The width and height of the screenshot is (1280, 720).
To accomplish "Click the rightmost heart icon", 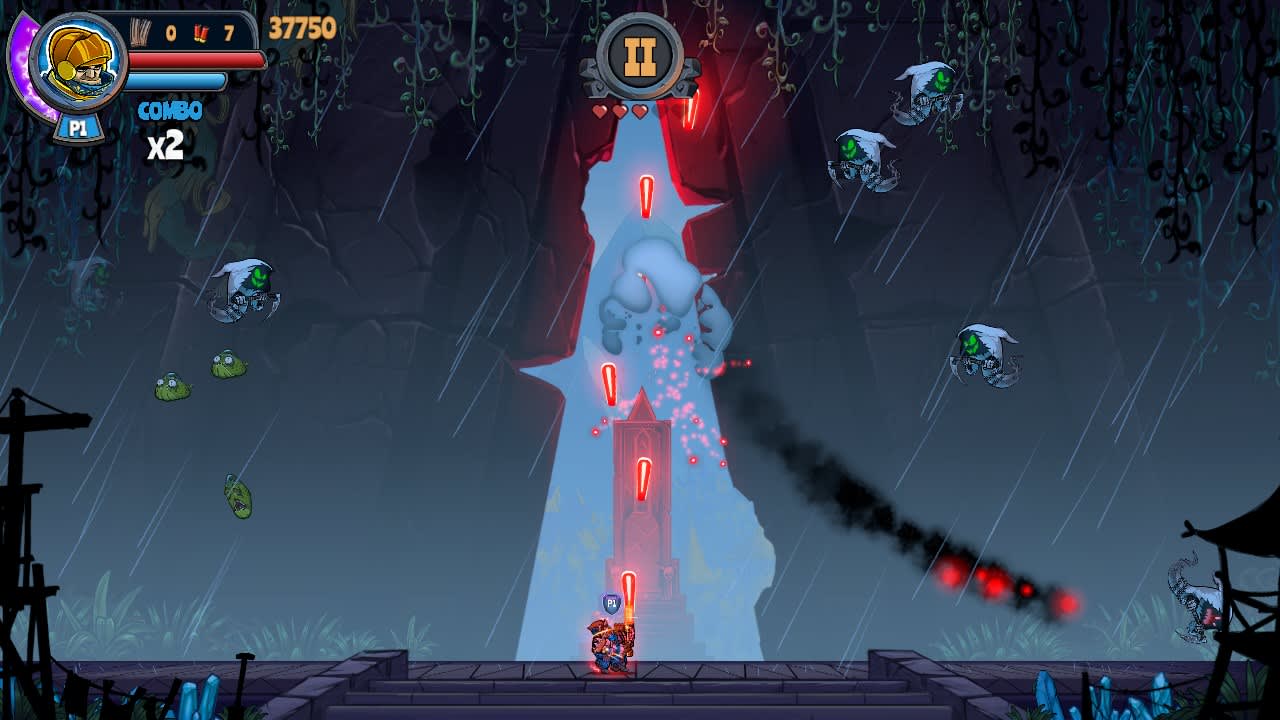I will coord(639,111).
